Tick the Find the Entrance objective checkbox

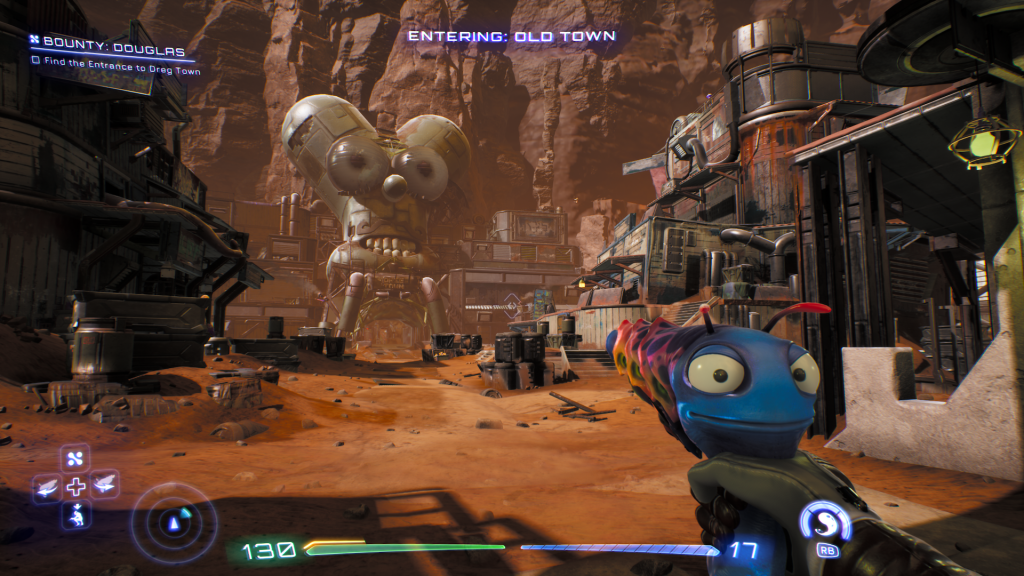coord(36,60)
